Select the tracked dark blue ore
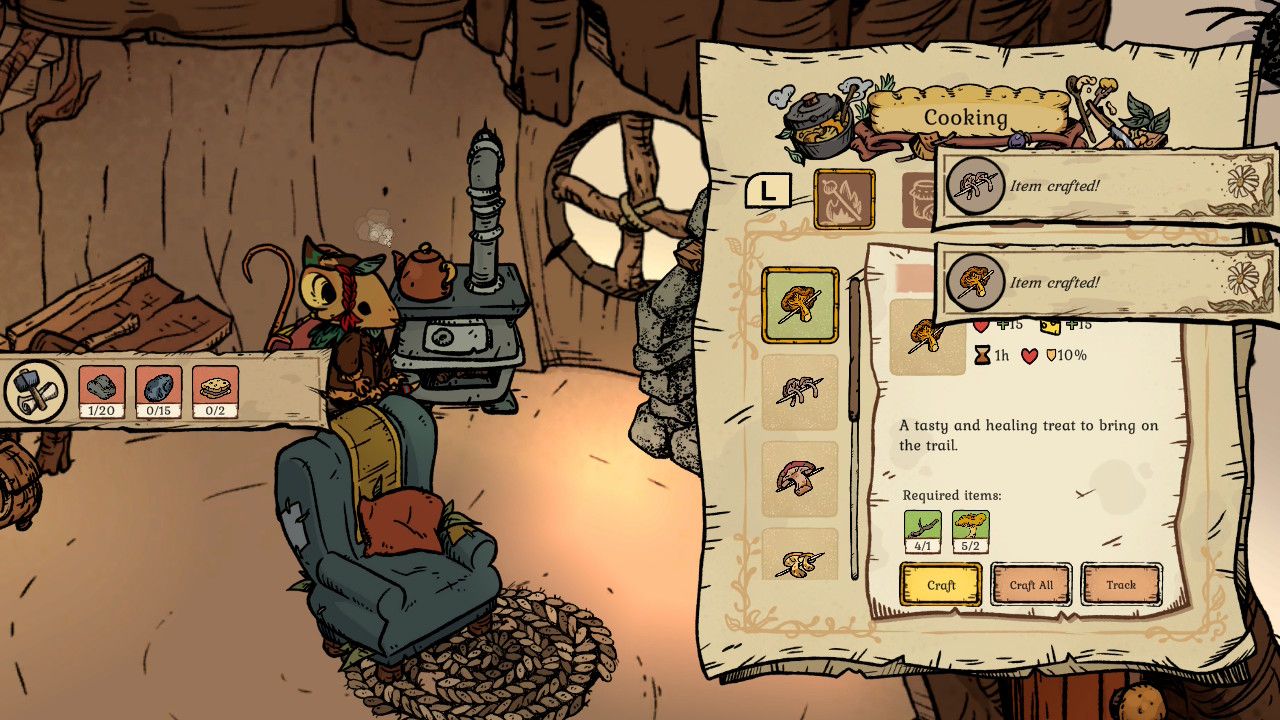Image resolution: width=1280 pixels, height=720 pixels. pos(159,390)
